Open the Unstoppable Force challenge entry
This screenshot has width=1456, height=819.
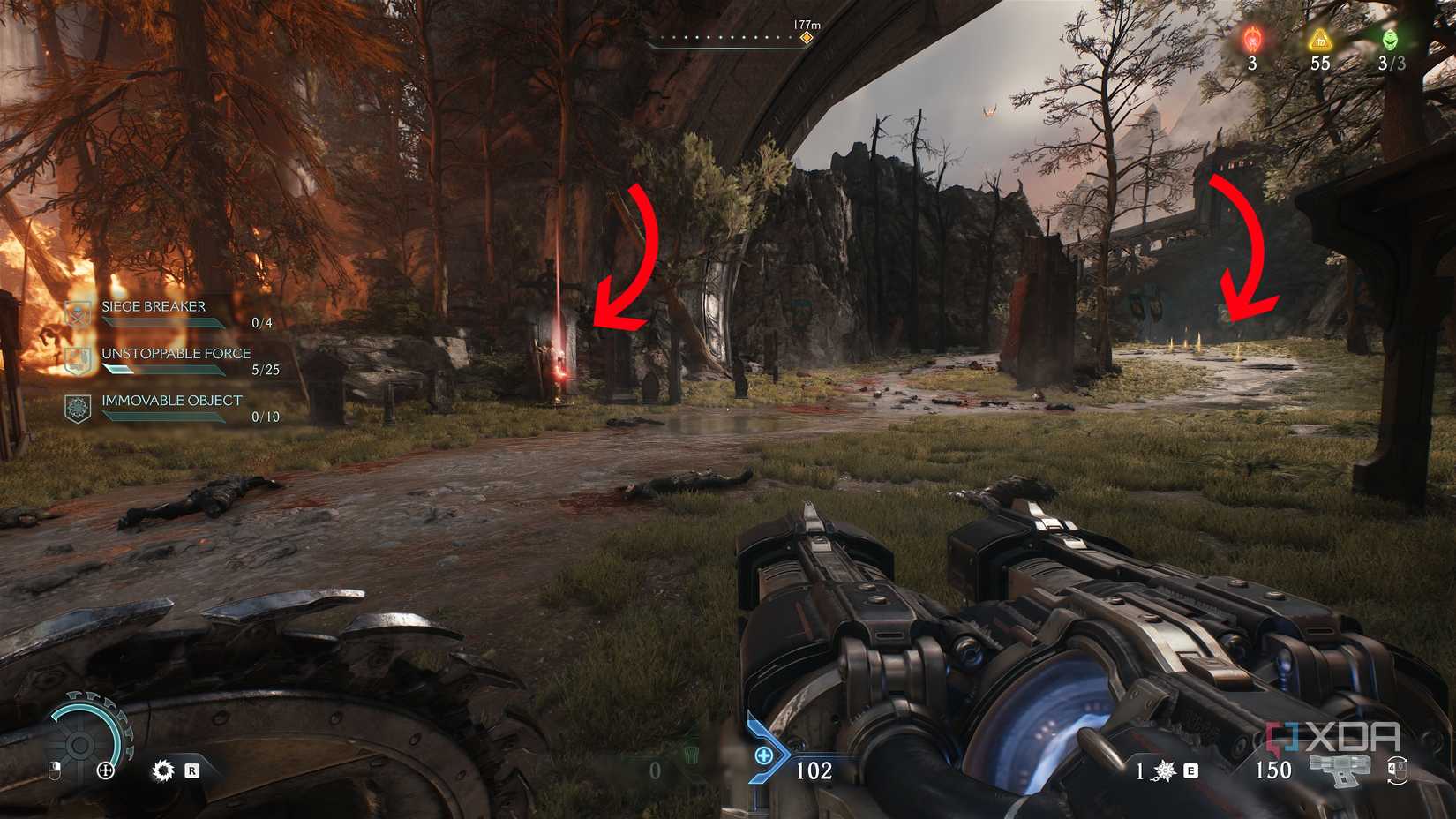176,354
